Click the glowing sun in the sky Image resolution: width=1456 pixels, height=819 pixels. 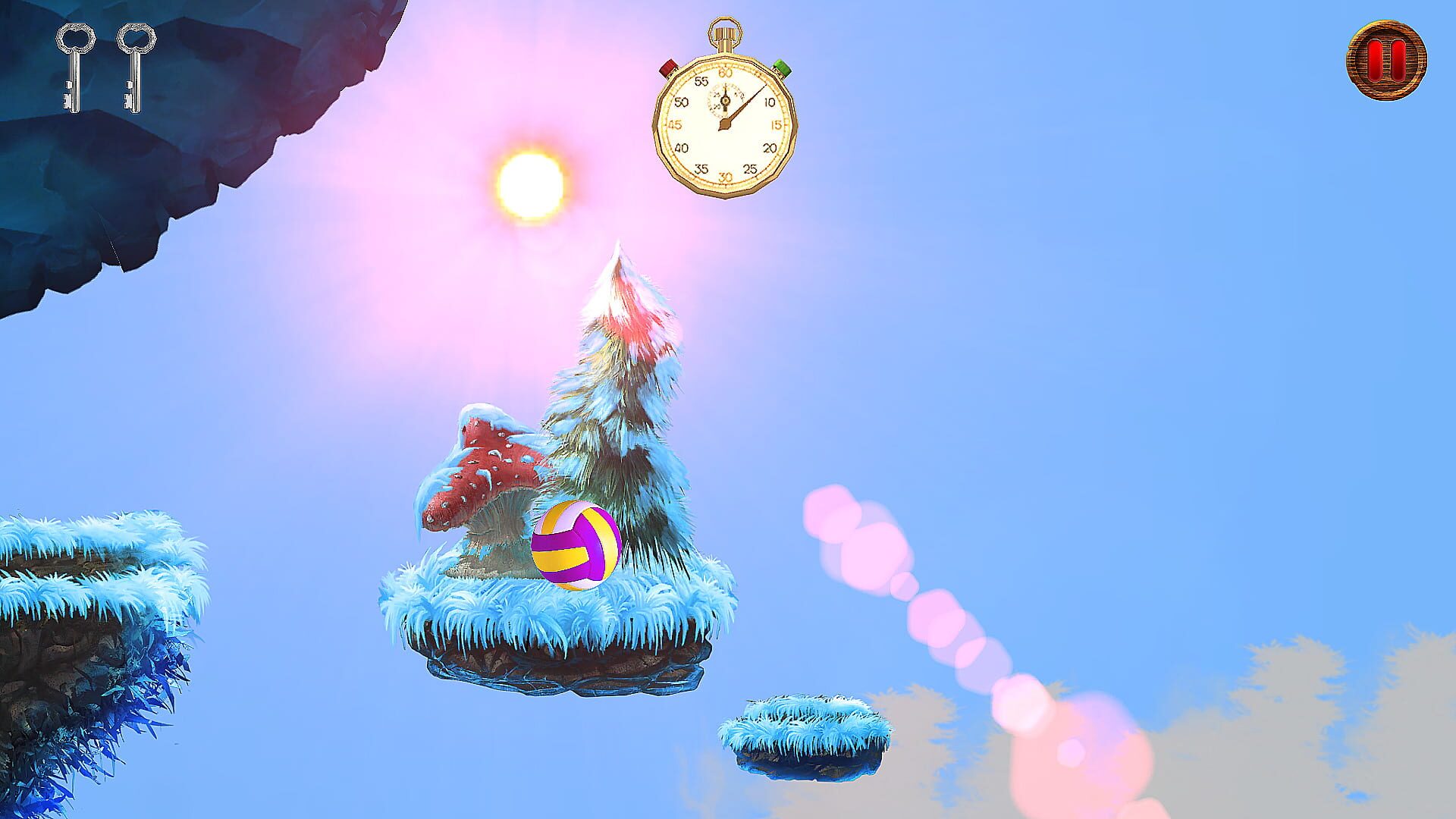(531, 182)
